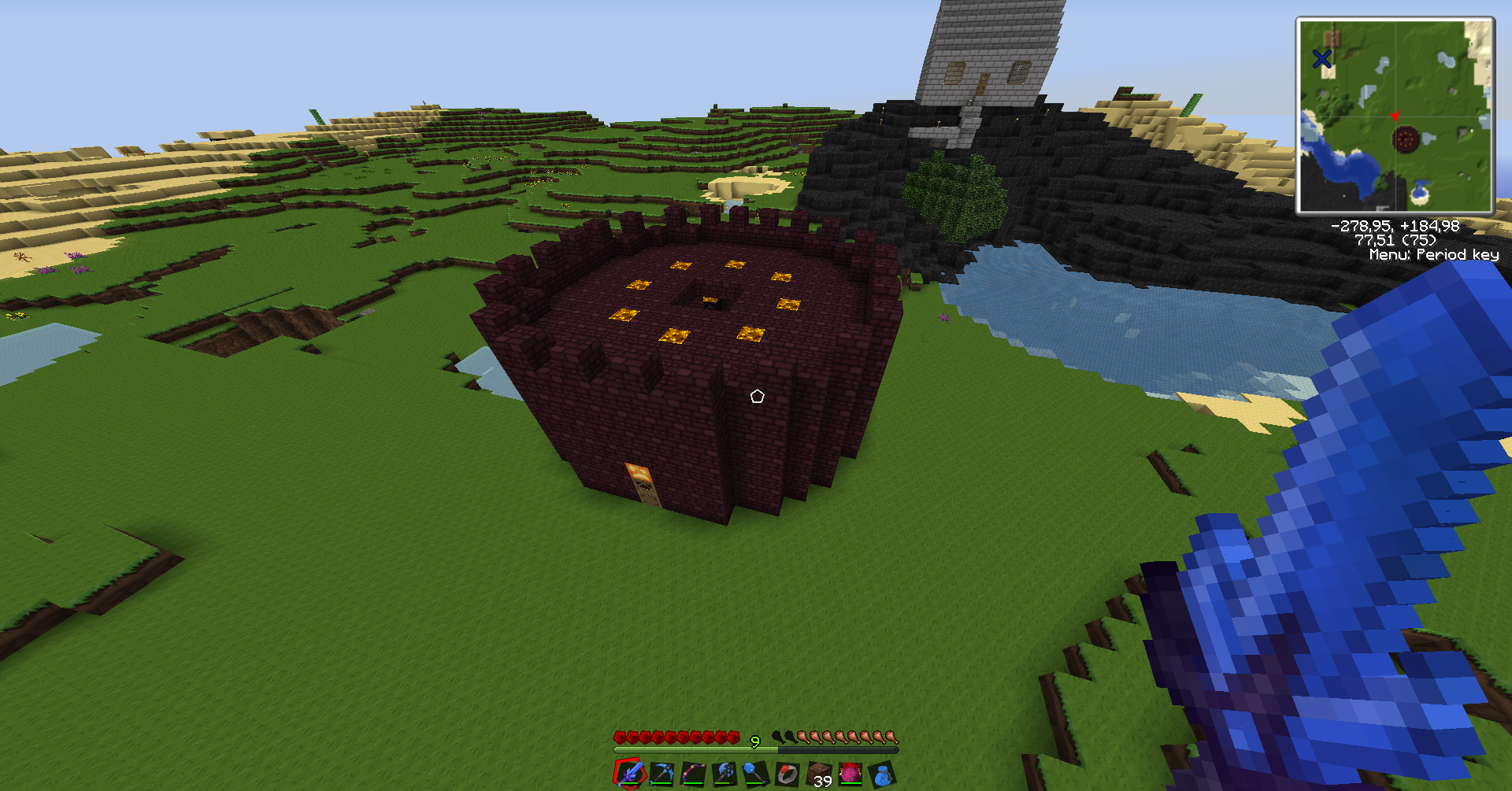Select the flaming pink orb item

(x=850, y=774)
